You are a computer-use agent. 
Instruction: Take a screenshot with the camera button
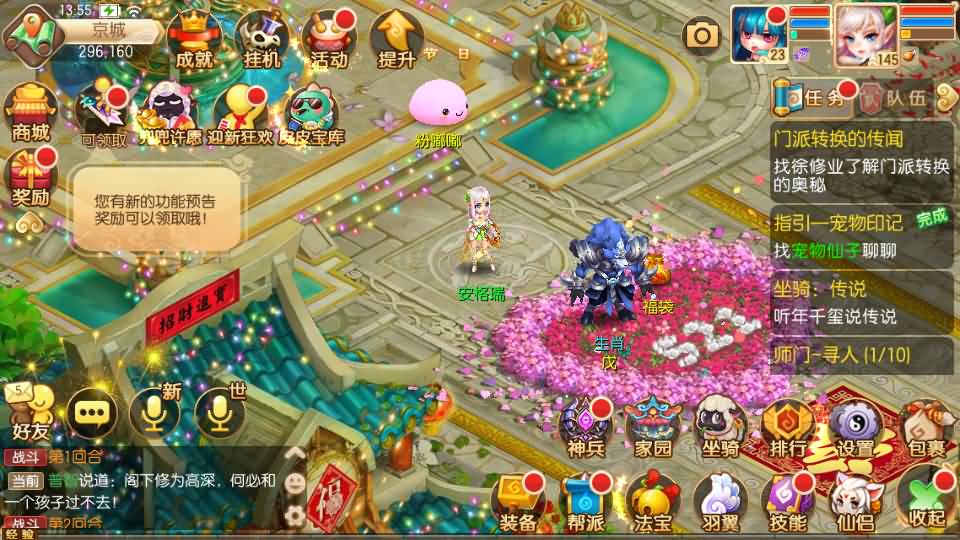(x=702, y=37)
